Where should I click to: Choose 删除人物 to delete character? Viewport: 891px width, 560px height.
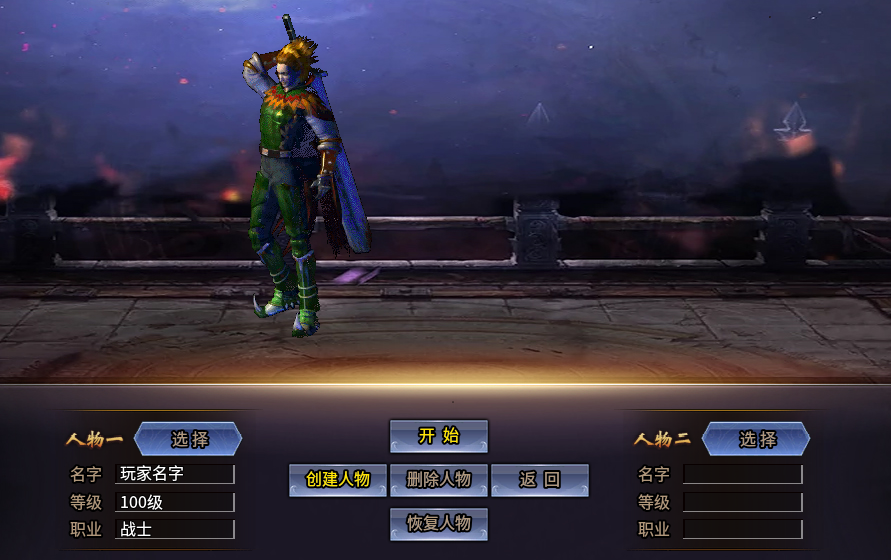[438, 480]
